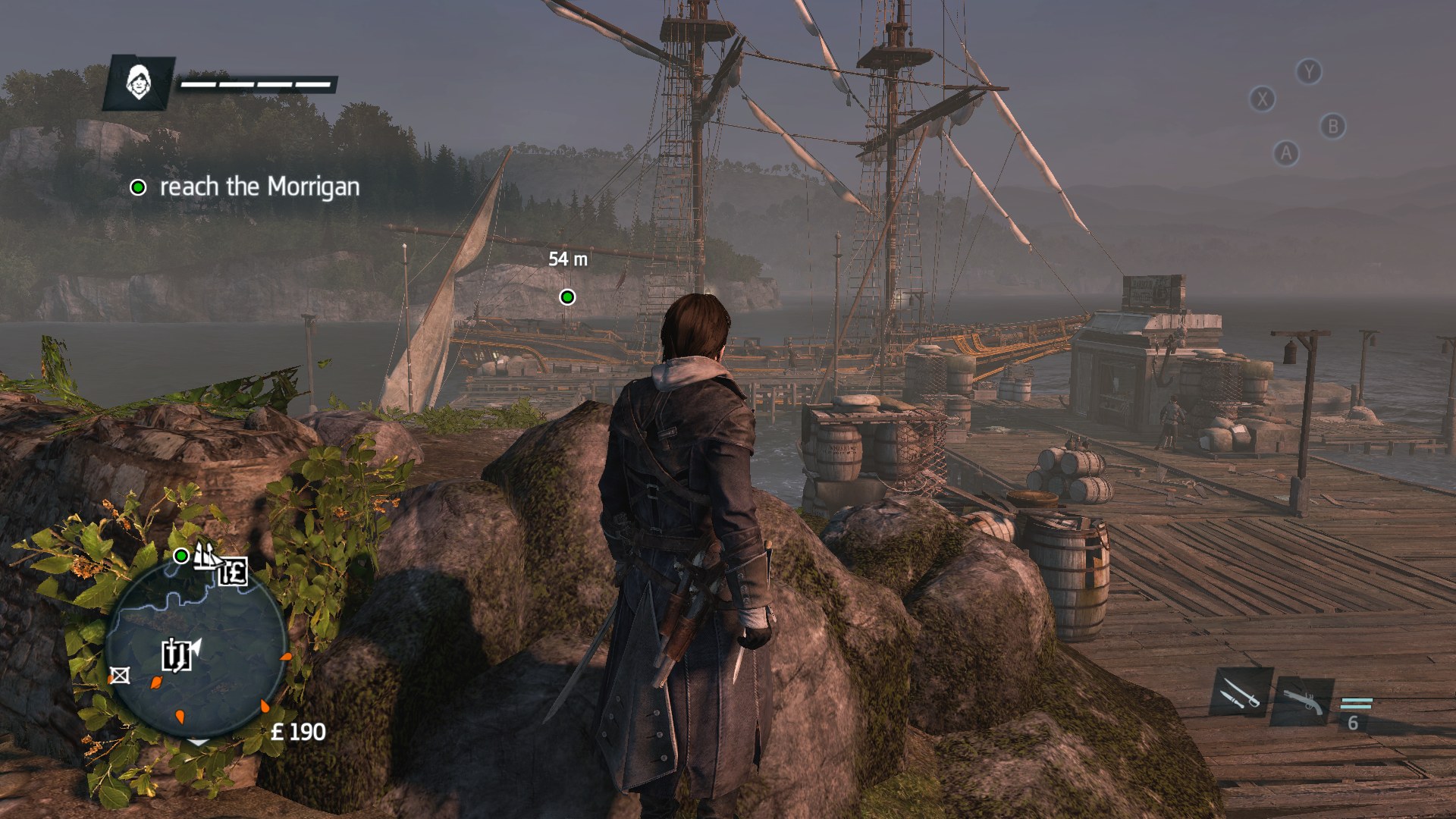Image resolution: width=1456 pixels, height=819 pixels.
Task: Click the green objective dot on the minimap
Action: (x=181, y=556)
